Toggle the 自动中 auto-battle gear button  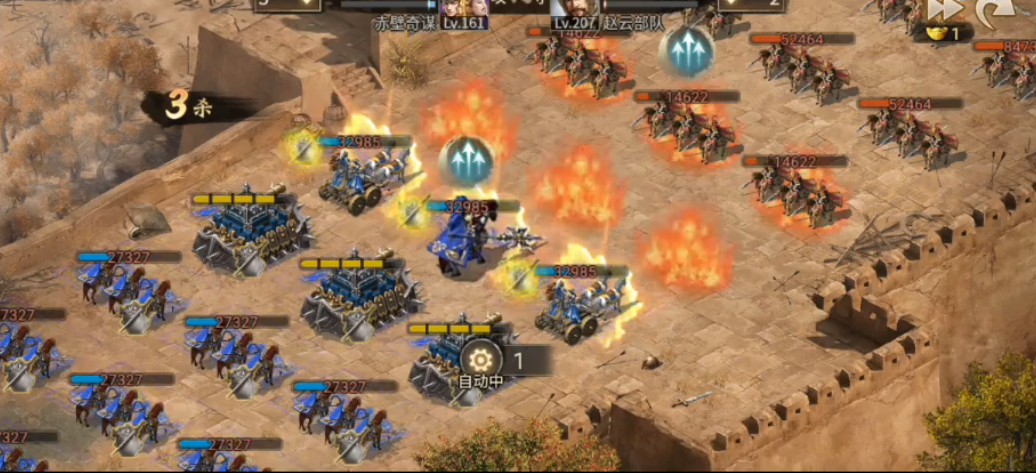point(479,360)
